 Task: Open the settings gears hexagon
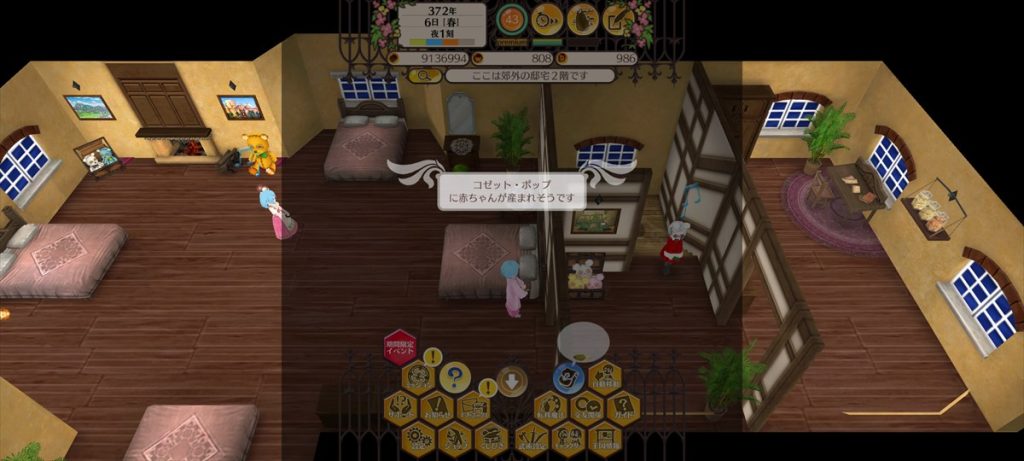pyautogui.click(x=419, y=437)
